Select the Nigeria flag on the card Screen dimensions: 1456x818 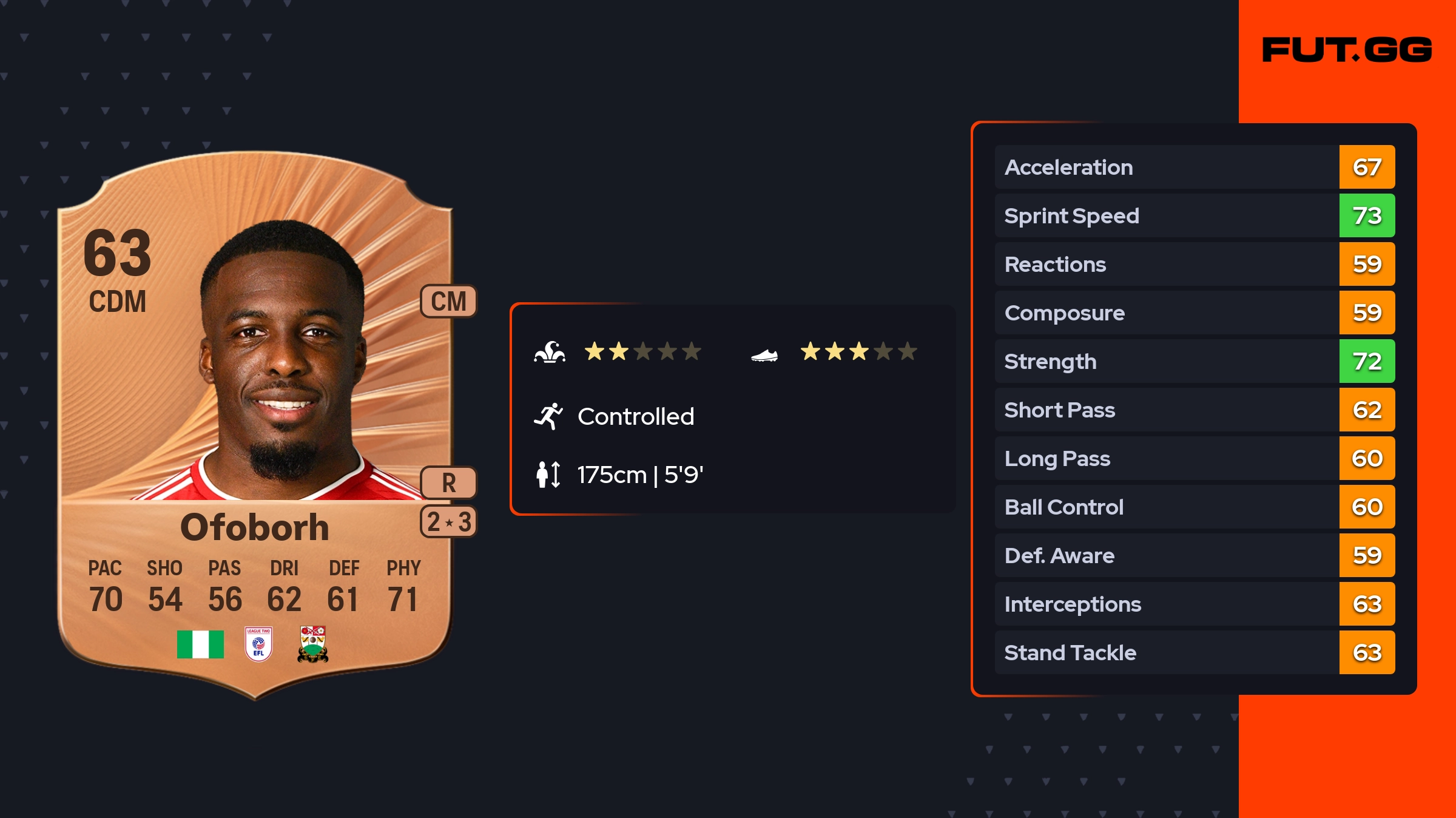200,644
